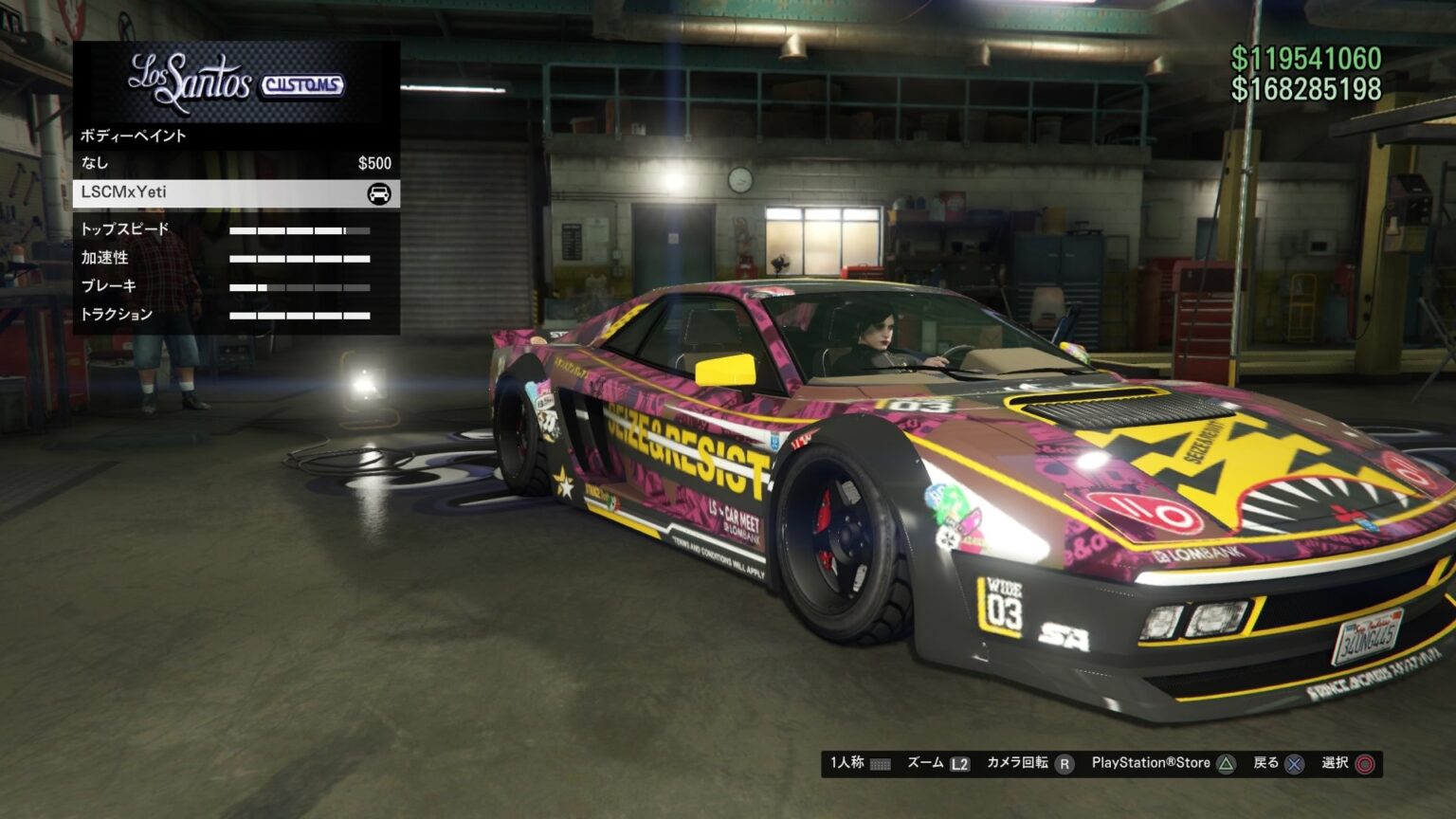Click the keyboard icon next to 1人称
Screen dimensions: 1456x819
pyautogui.click(x=882, y=762)
